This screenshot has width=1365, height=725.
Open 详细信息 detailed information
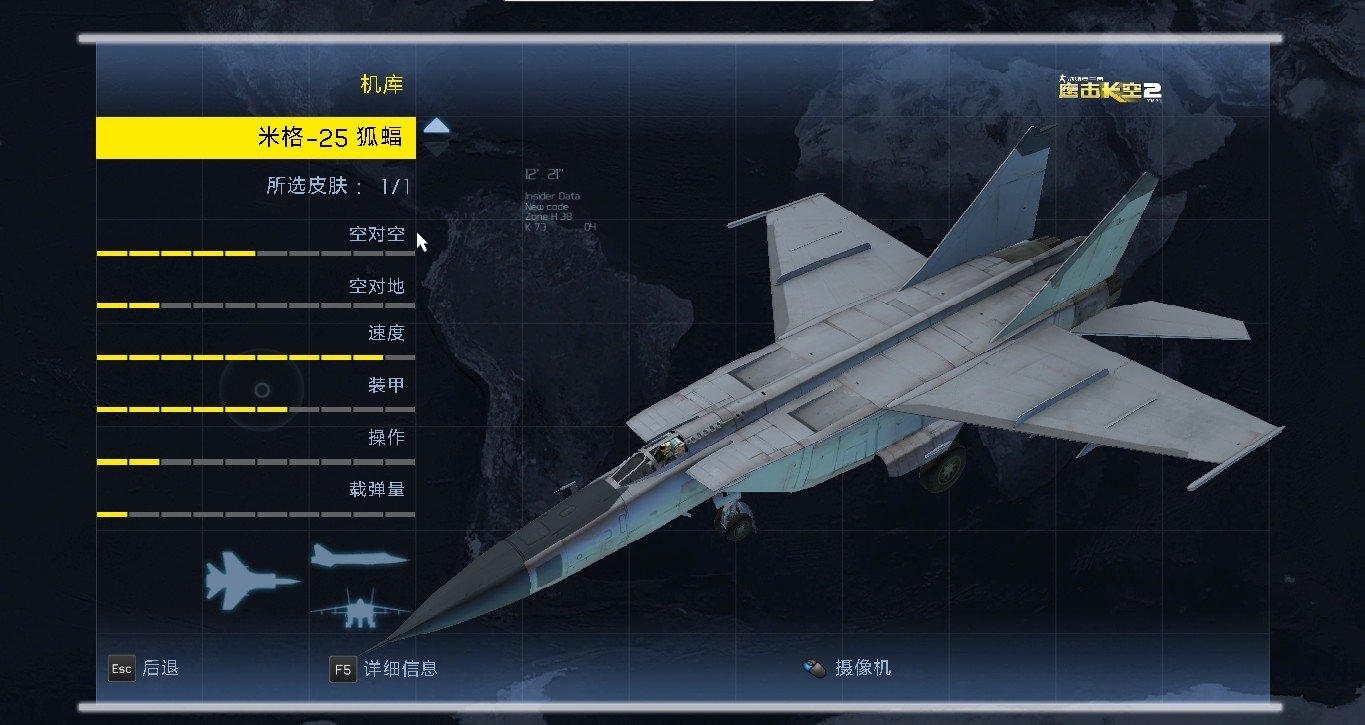(x=384, y=668)
